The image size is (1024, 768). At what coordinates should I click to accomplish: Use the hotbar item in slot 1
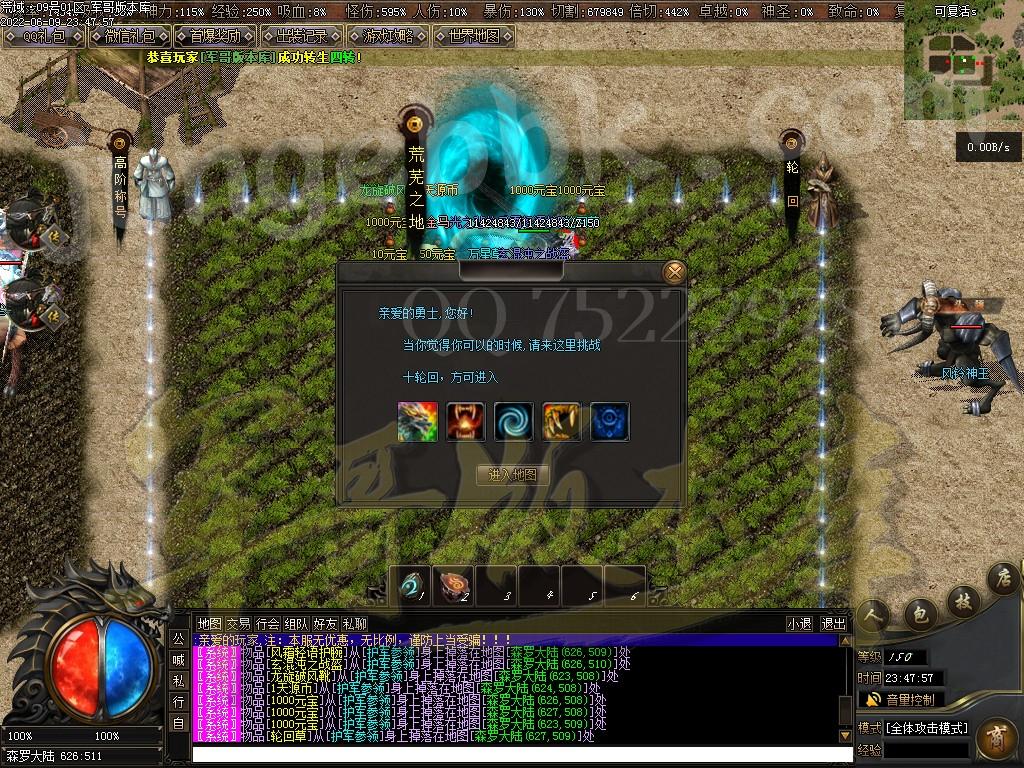(x=411, y=586)
